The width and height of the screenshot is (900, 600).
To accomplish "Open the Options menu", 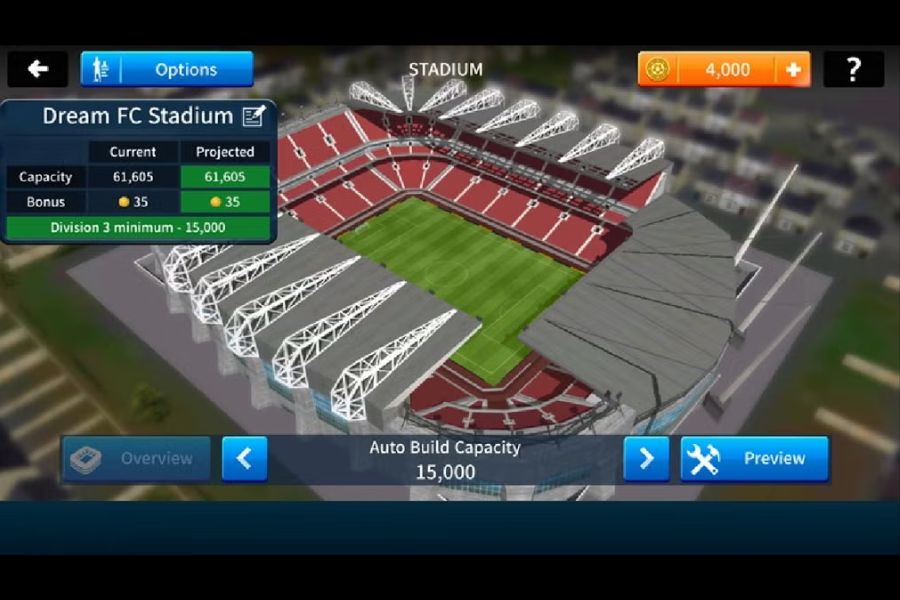I will [x=167, y=69].
